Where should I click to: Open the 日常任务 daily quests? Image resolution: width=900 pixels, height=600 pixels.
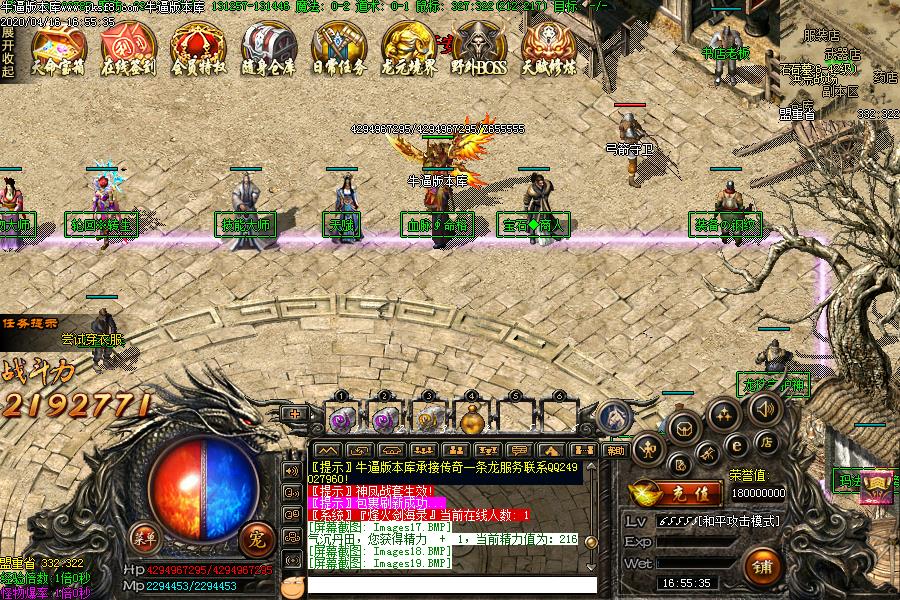pos(337,48)
